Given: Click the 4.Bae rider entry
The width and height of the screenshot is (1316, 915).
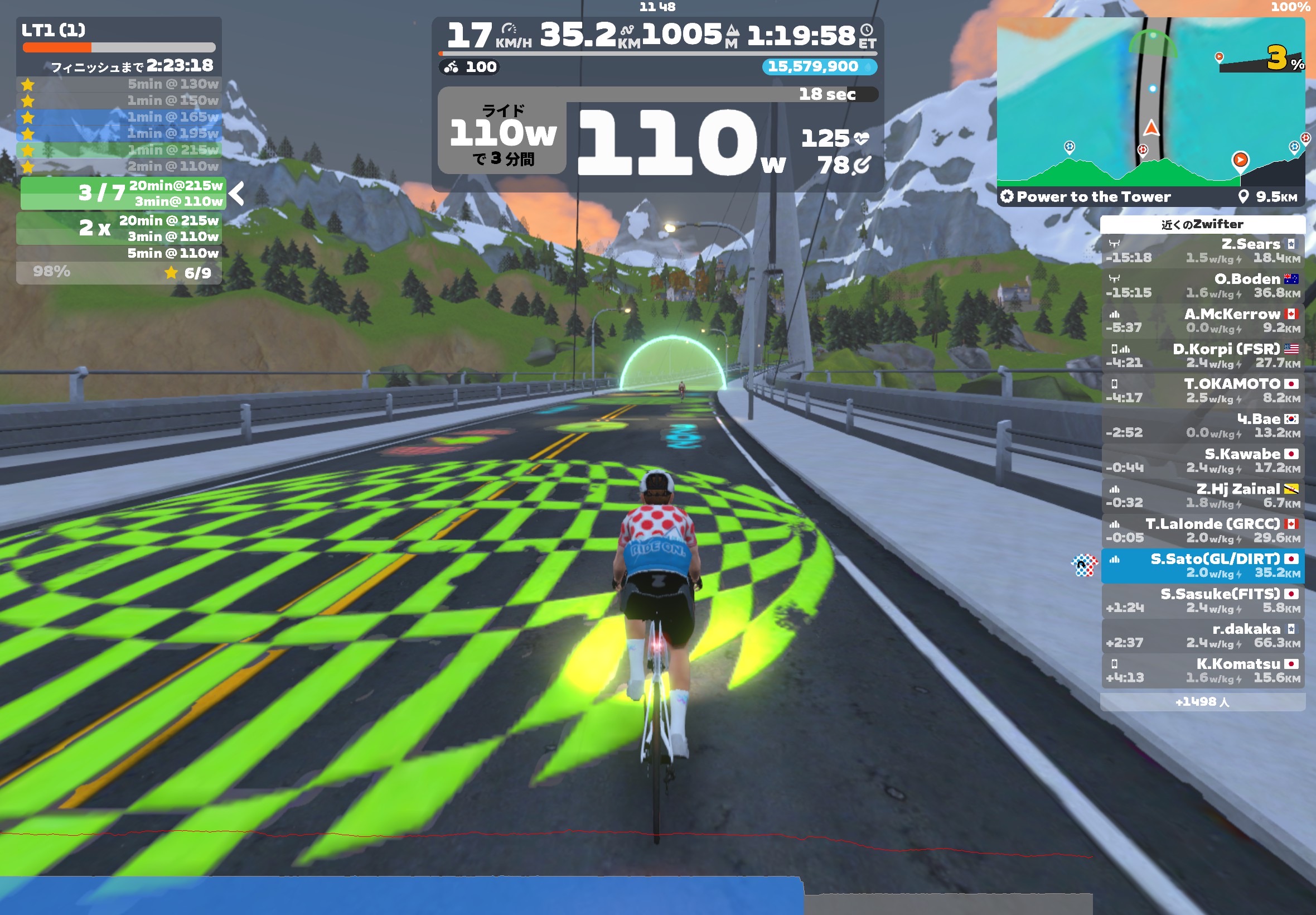Looking at the screenshot, I should click(1202, 425).
